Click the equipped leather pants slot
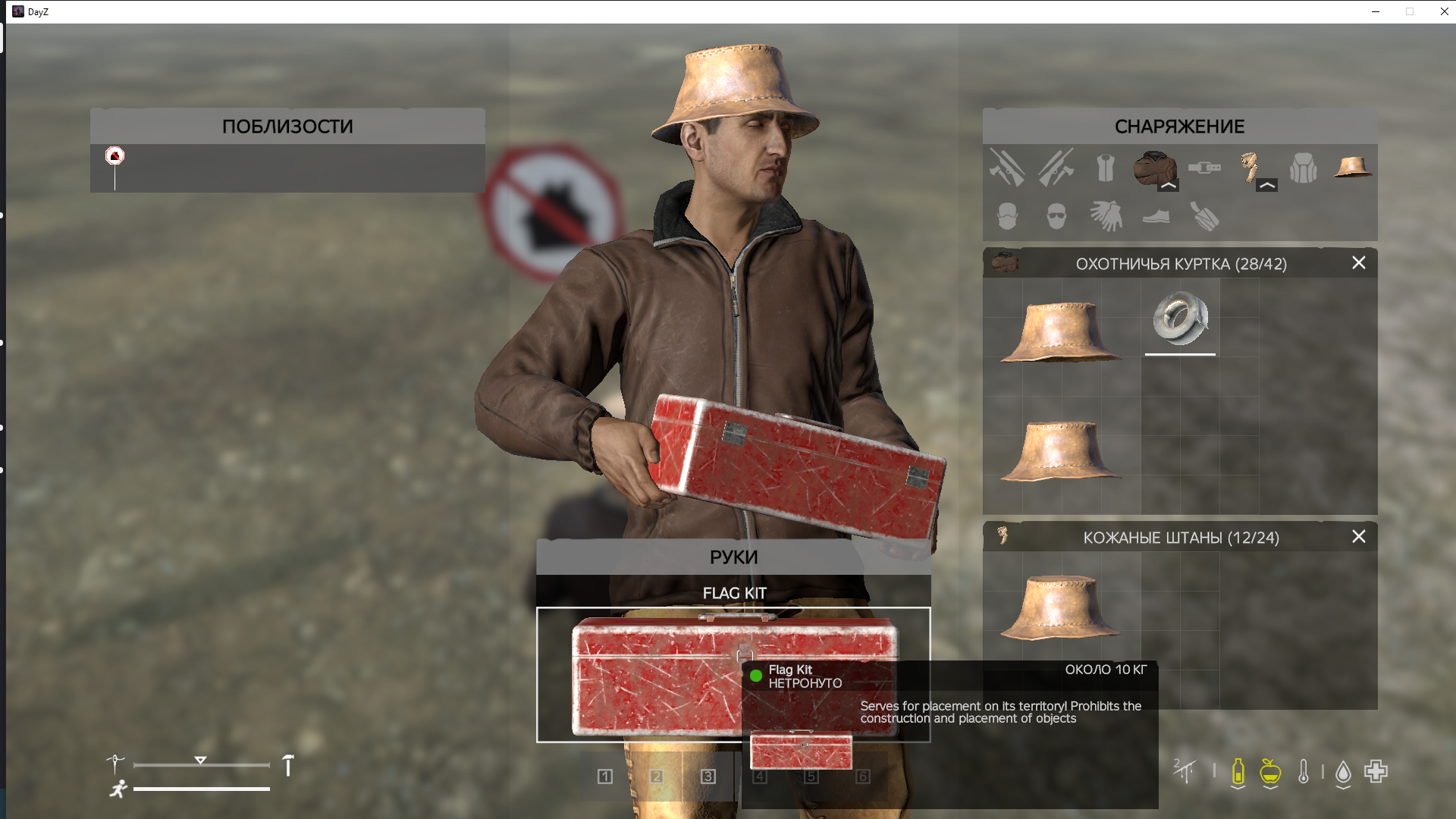The height and width of the screenshot is (819, 1456). (1249, 167)
